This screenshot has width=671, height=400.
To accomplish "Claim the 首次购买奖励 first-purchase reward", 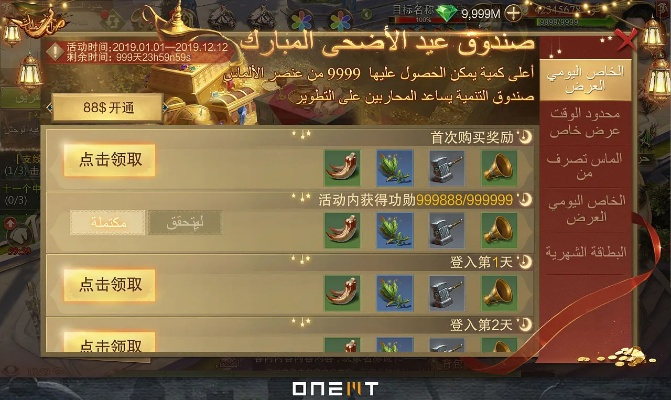I will [110, 159].
